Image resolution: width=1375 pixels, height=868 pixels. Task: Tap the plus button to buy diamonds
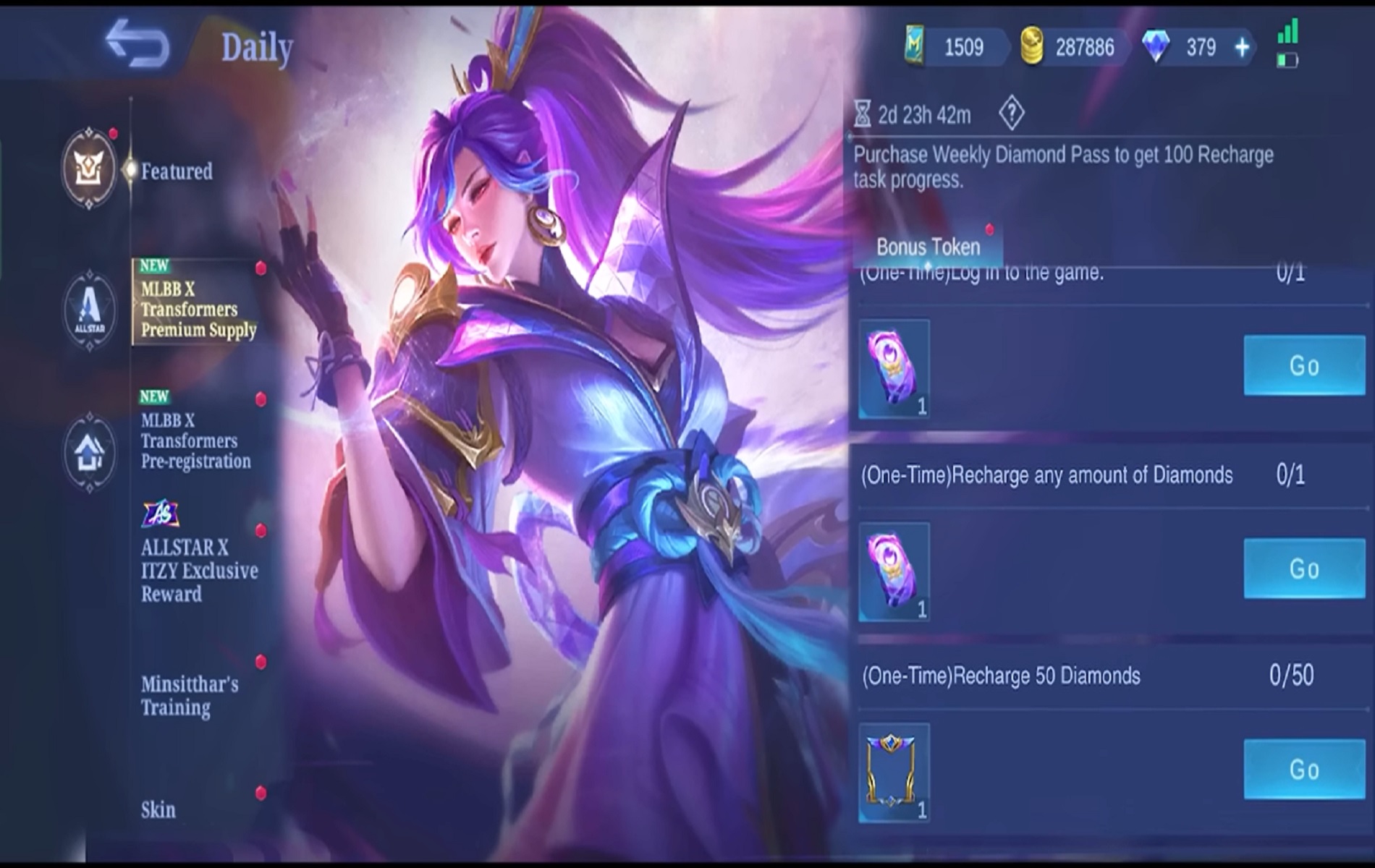[x=1241, y=47]
